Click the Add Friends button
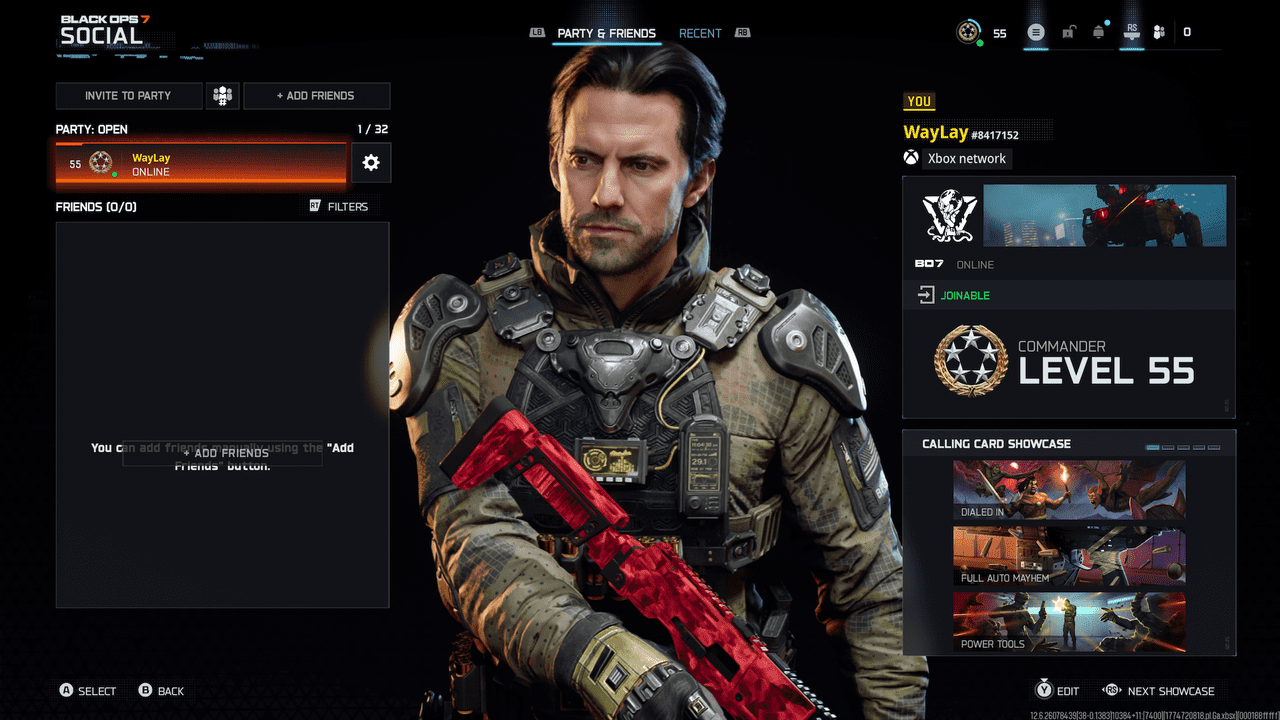This screenshot has height=720, width=1280. point(316,95)
